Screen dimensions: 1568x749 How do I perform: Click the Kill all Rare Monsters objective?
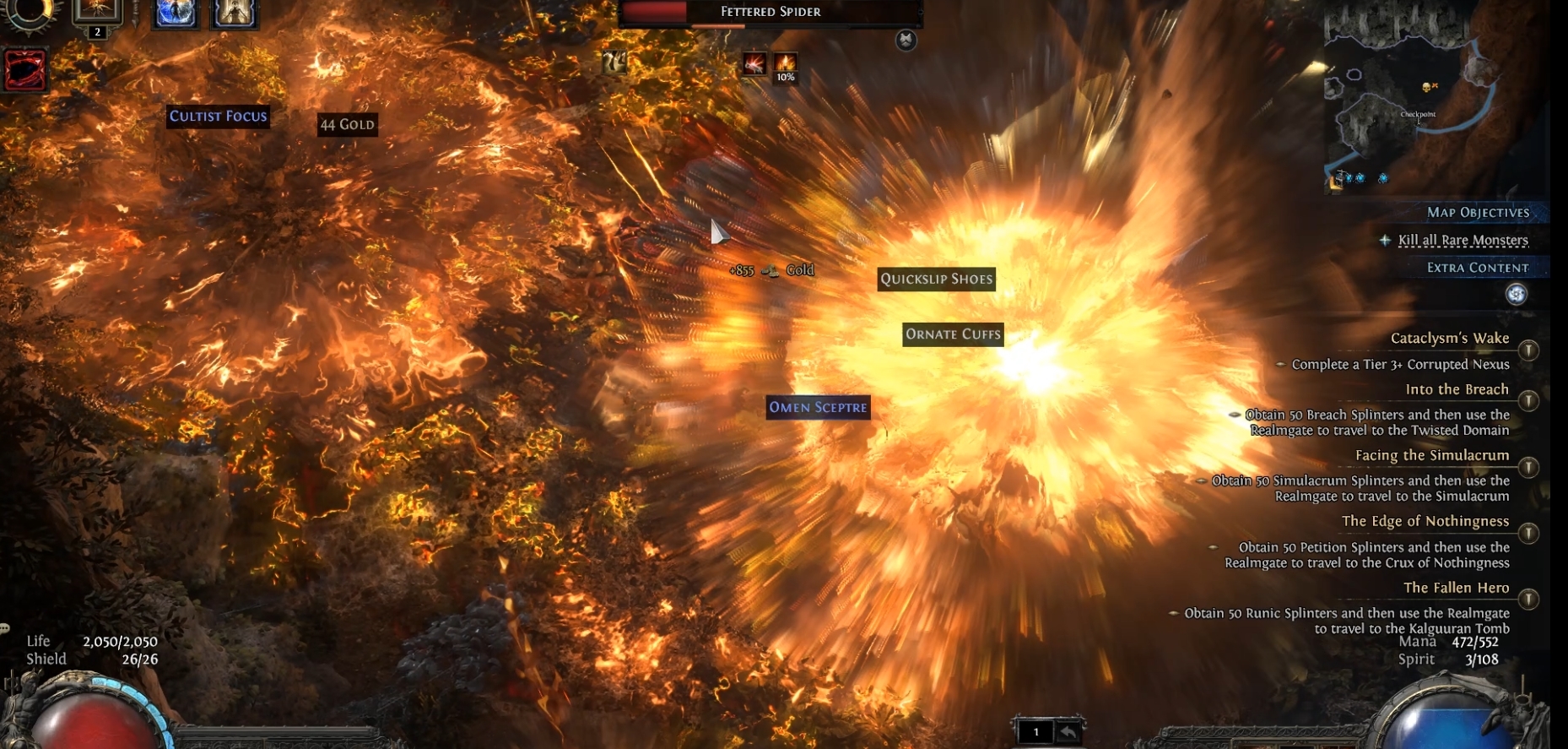coord(1463,241)
